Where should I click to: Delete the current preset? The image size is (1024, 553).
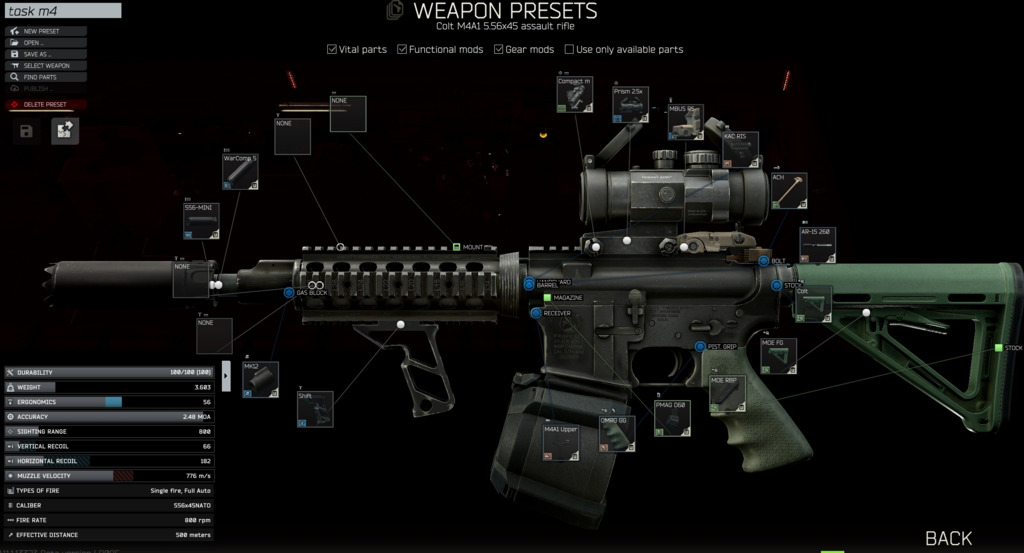45,104
